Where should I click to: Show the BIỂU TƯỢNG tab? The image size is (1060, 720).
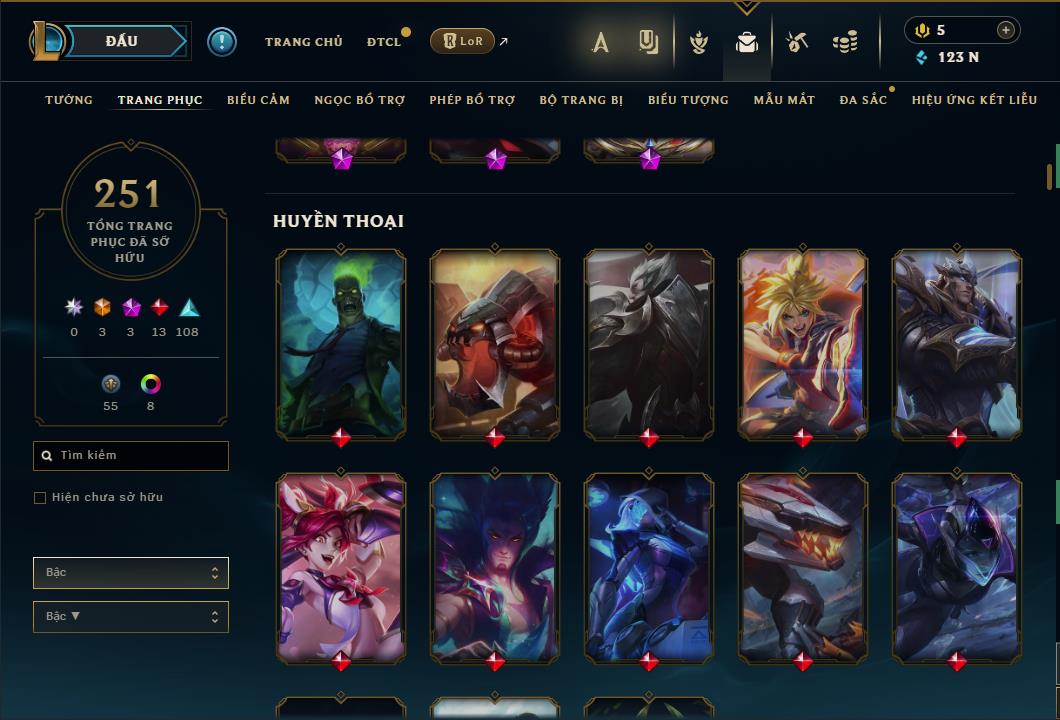pyautogui.click(x=688, y=100)
